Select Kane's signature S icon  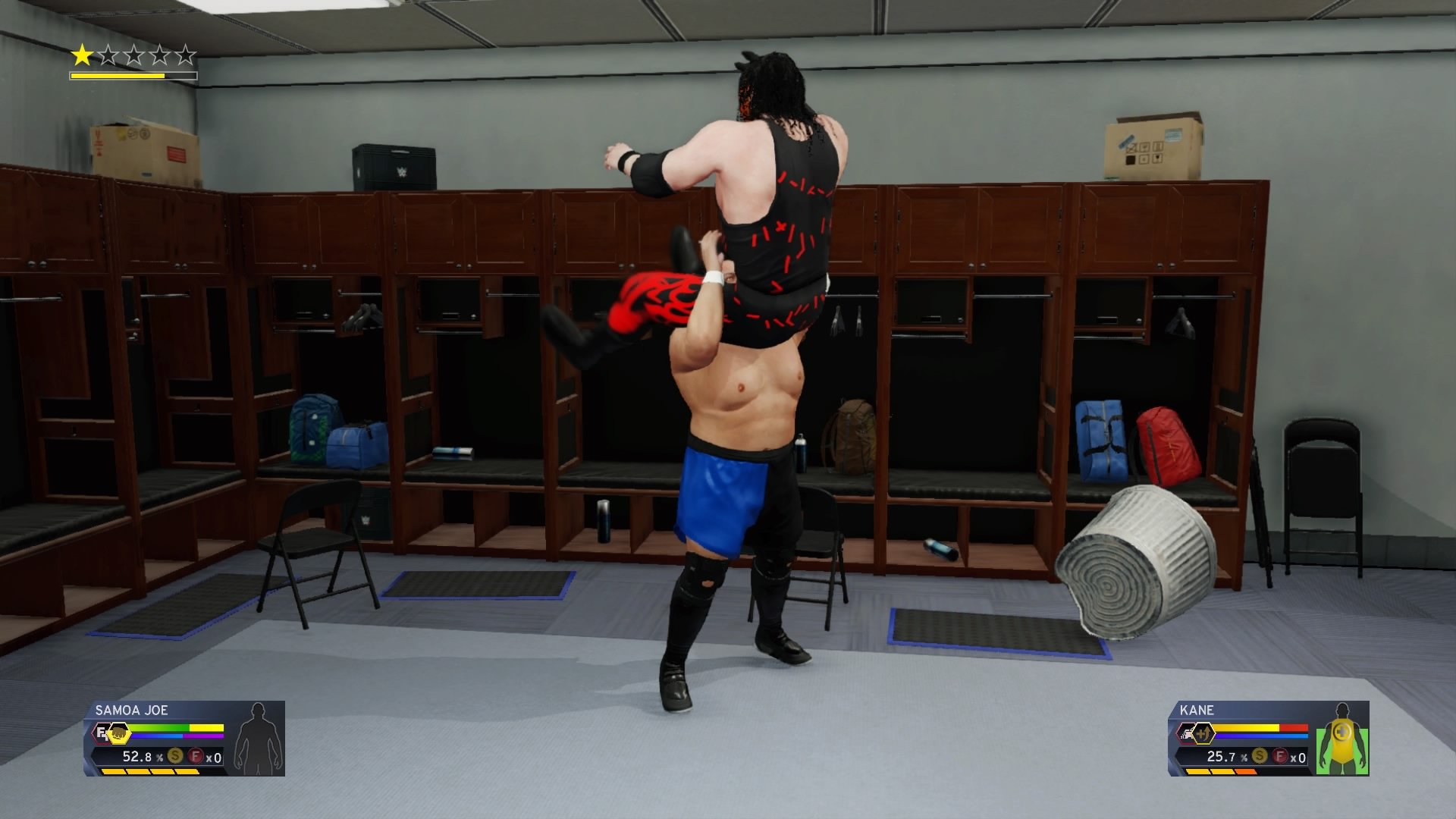[1260, 756]
